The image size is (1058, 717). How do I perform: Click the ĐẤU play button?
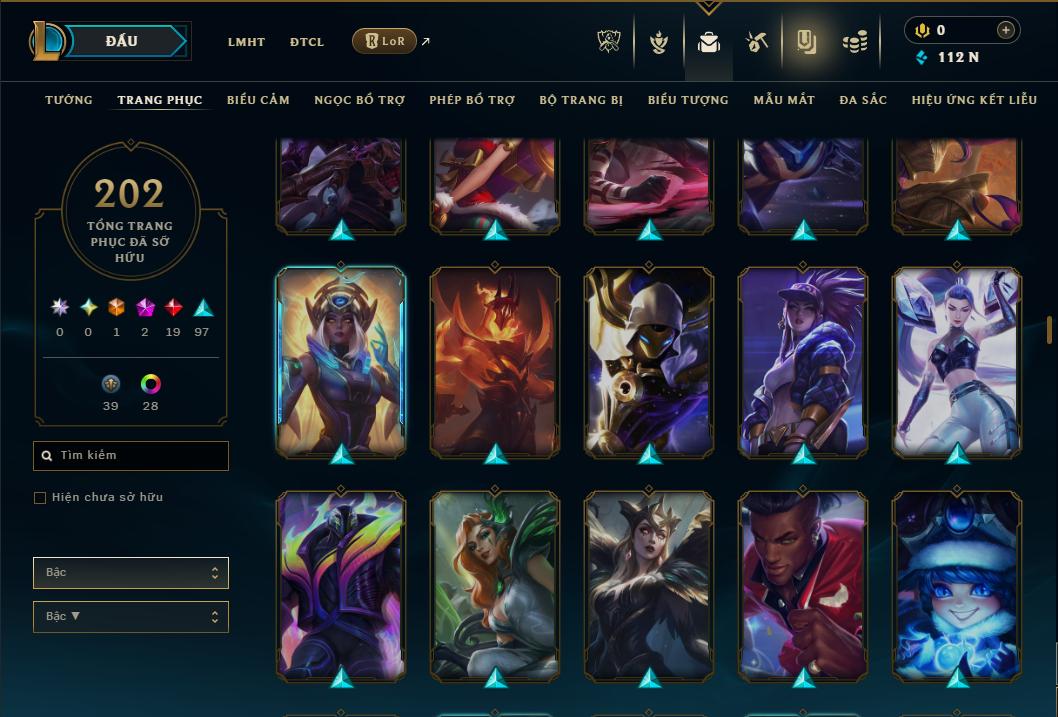click(x=122, y=41)
